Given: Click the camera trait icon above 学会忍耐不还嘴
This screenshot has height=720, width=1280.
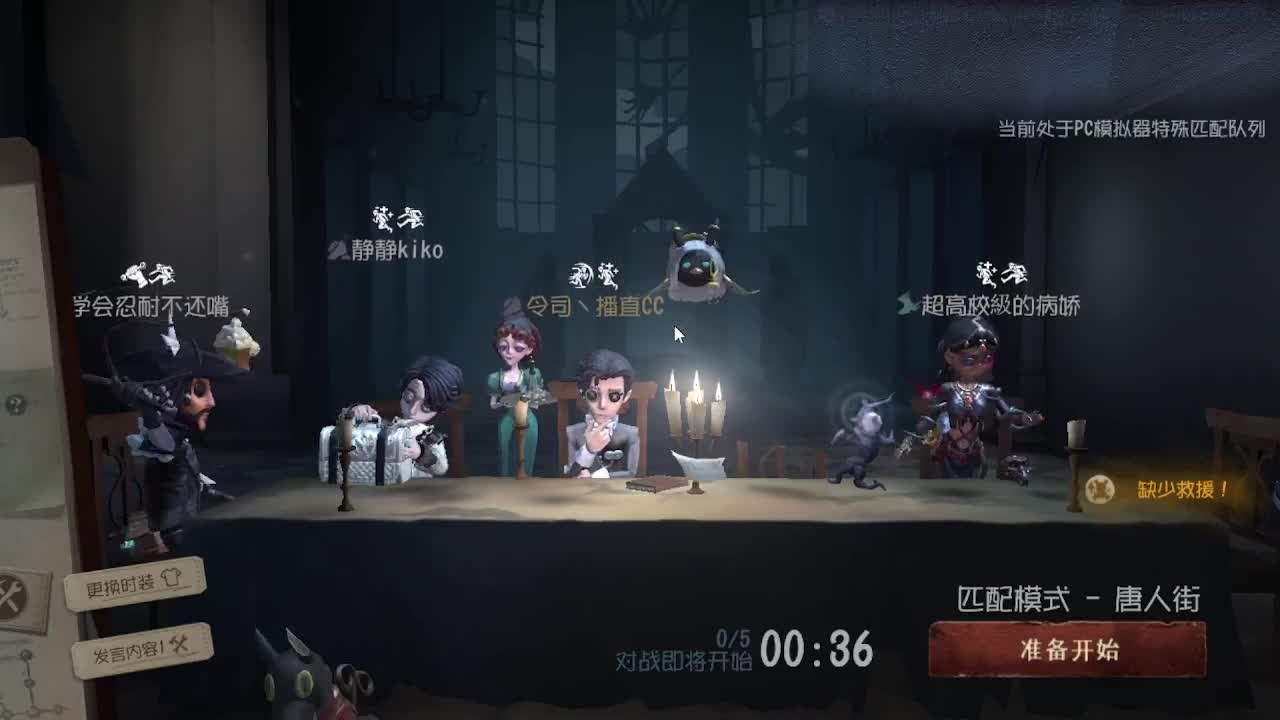Looking at the screenshot, I should tap(135, 275).
